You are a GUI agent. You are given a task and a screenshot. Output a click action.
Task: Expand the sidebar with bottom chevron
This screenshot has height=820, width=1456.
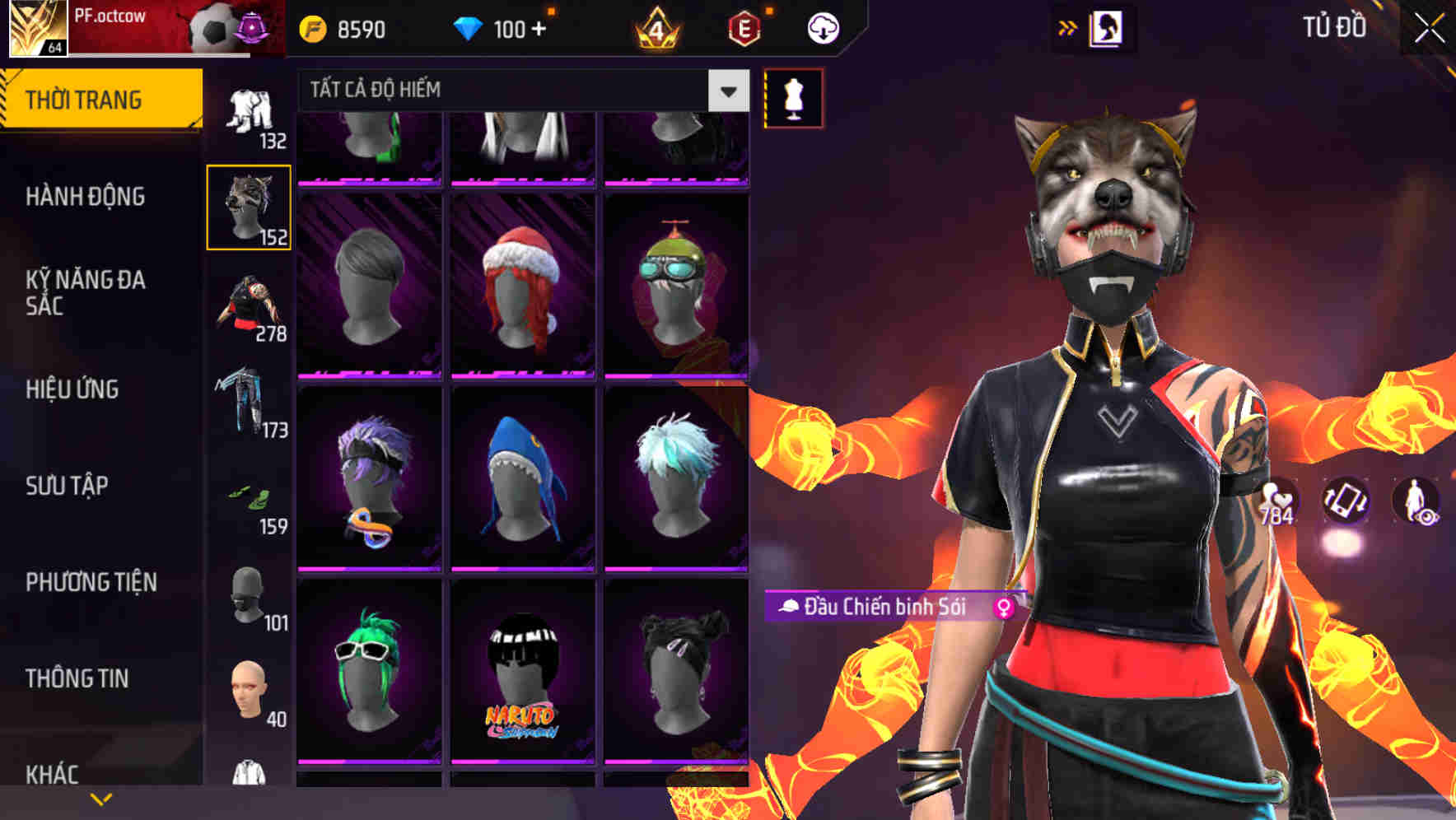tap(100, 799)
